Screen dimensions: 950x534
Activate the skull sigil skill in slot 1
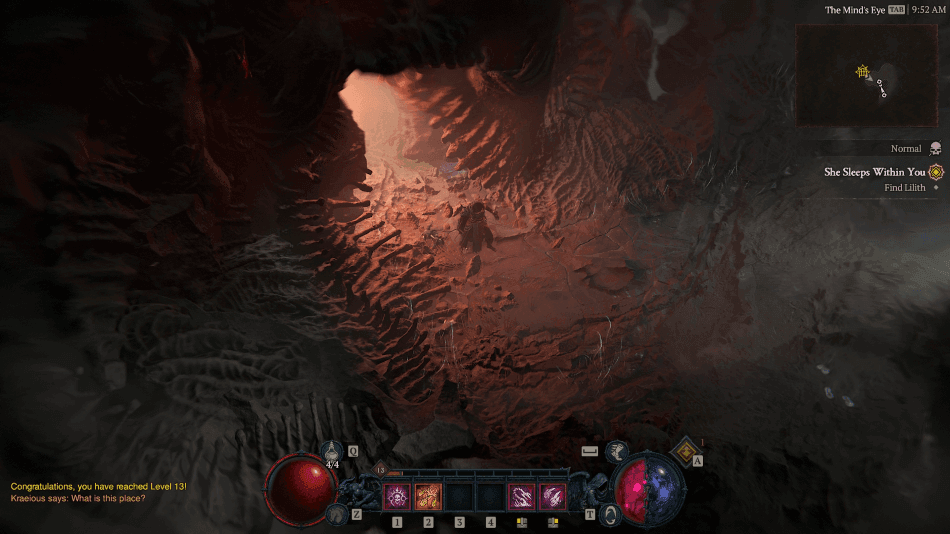tap(397, 495)
